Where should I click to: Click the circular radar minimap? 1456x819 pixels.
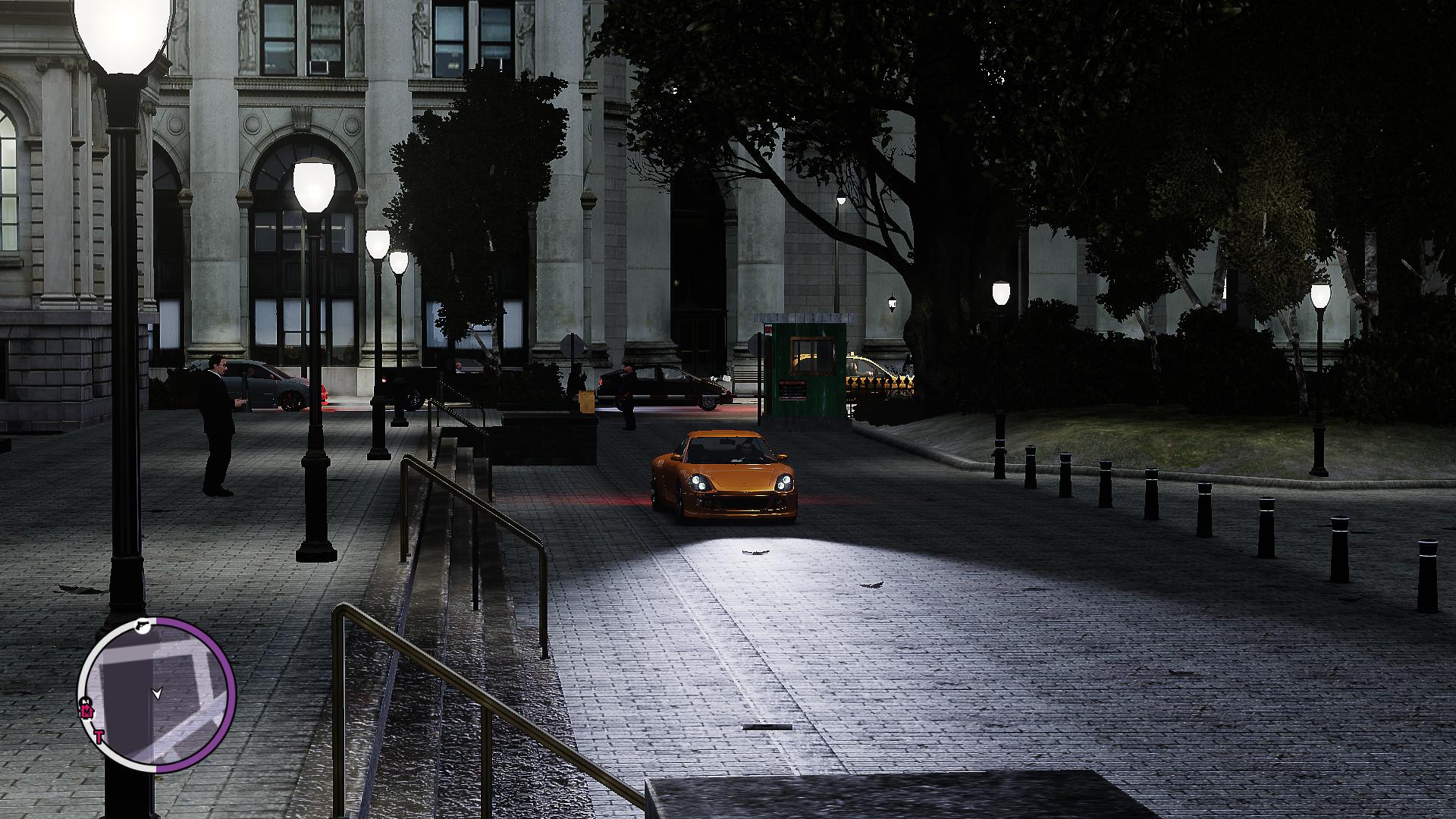point(158,694)
